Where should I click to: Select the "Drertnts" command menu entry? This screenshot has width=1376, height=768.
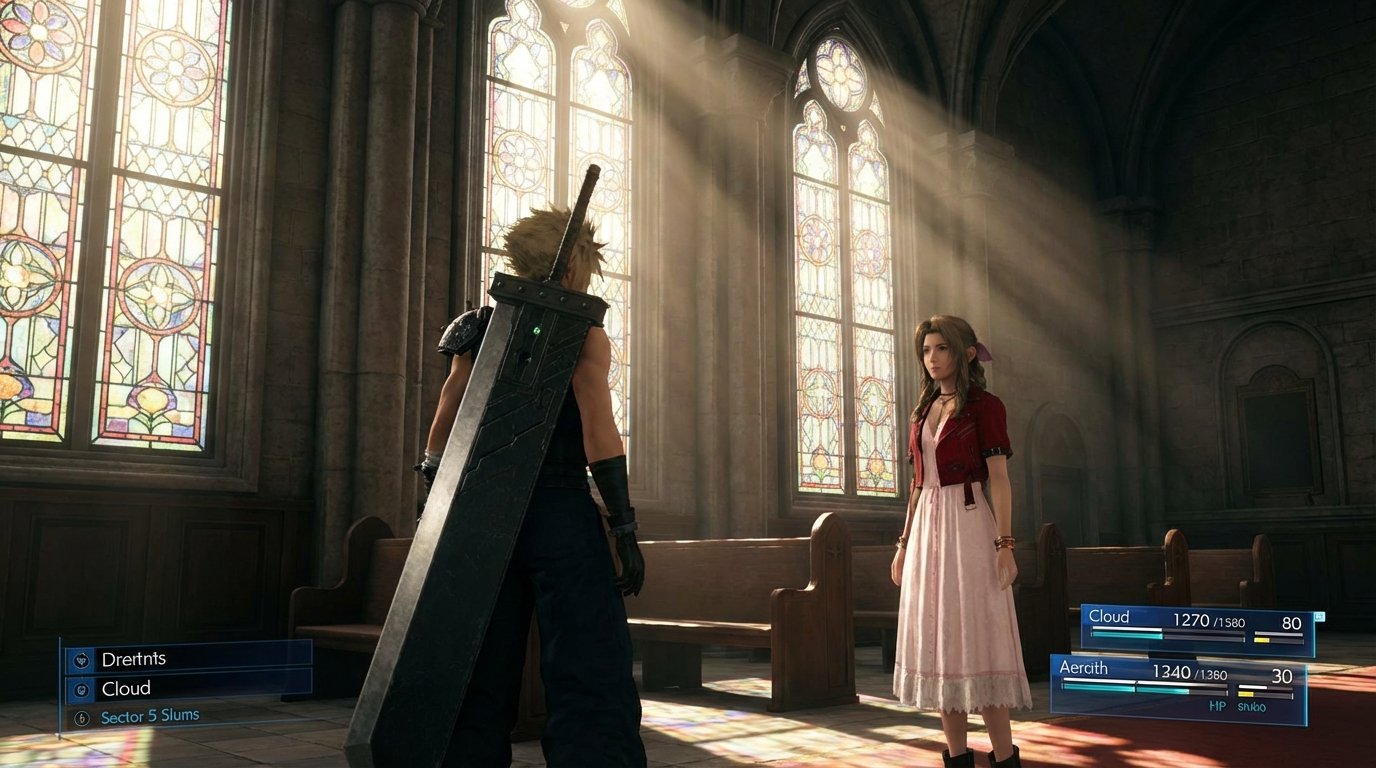coord(135,660)
